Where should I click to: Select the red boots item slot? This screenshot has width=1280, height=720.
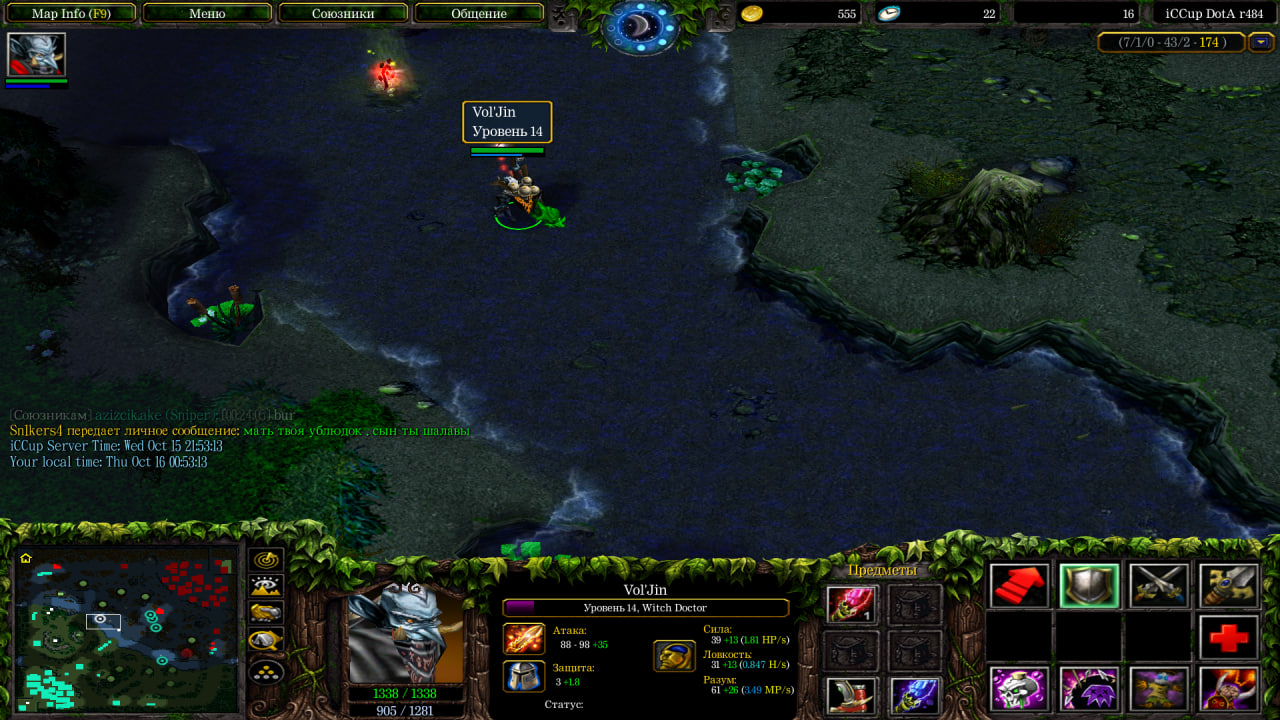[851, 696]
